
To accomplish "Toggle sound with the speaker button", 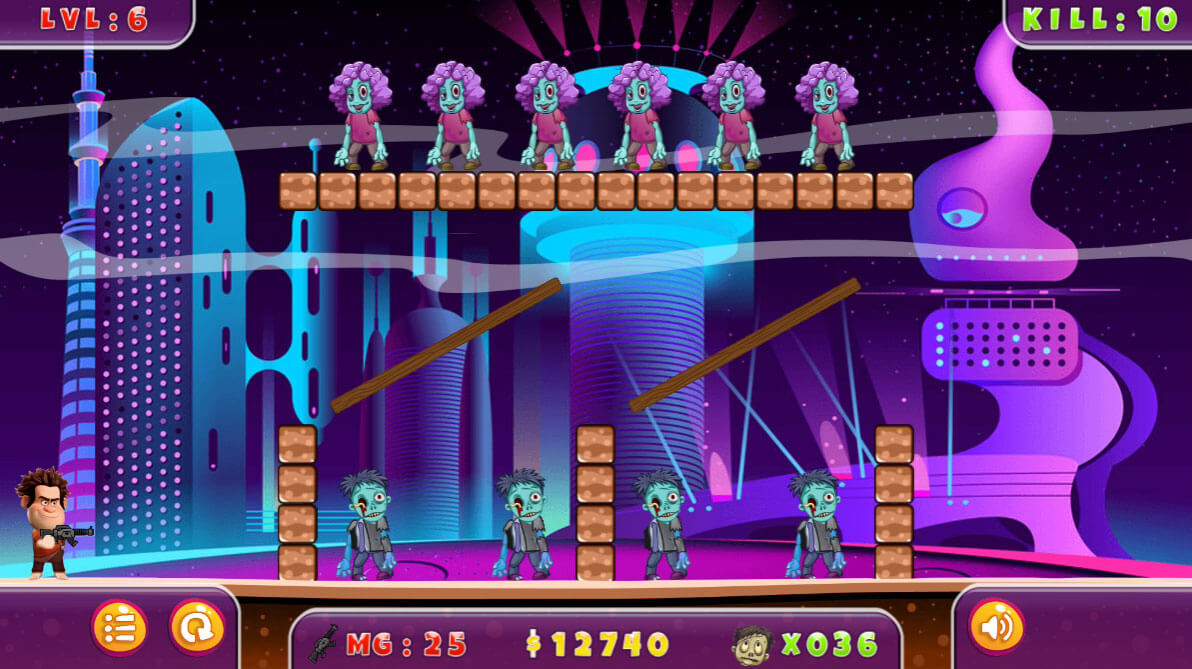I will (x=996, y=627).
